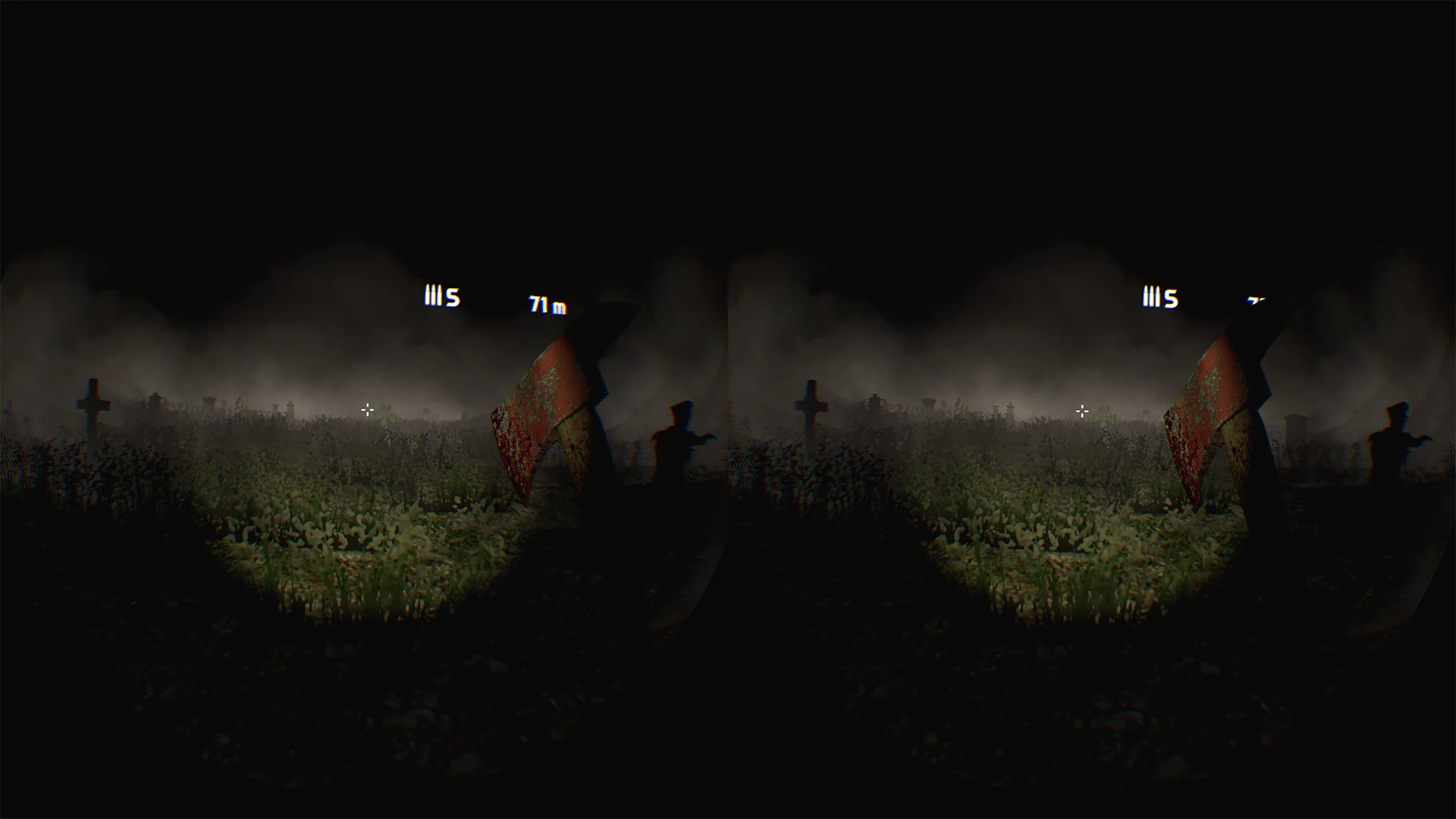Select the right-eye crosshair reticle
The width and height of the screenshot is (1456, 819).
[1082, 410]
